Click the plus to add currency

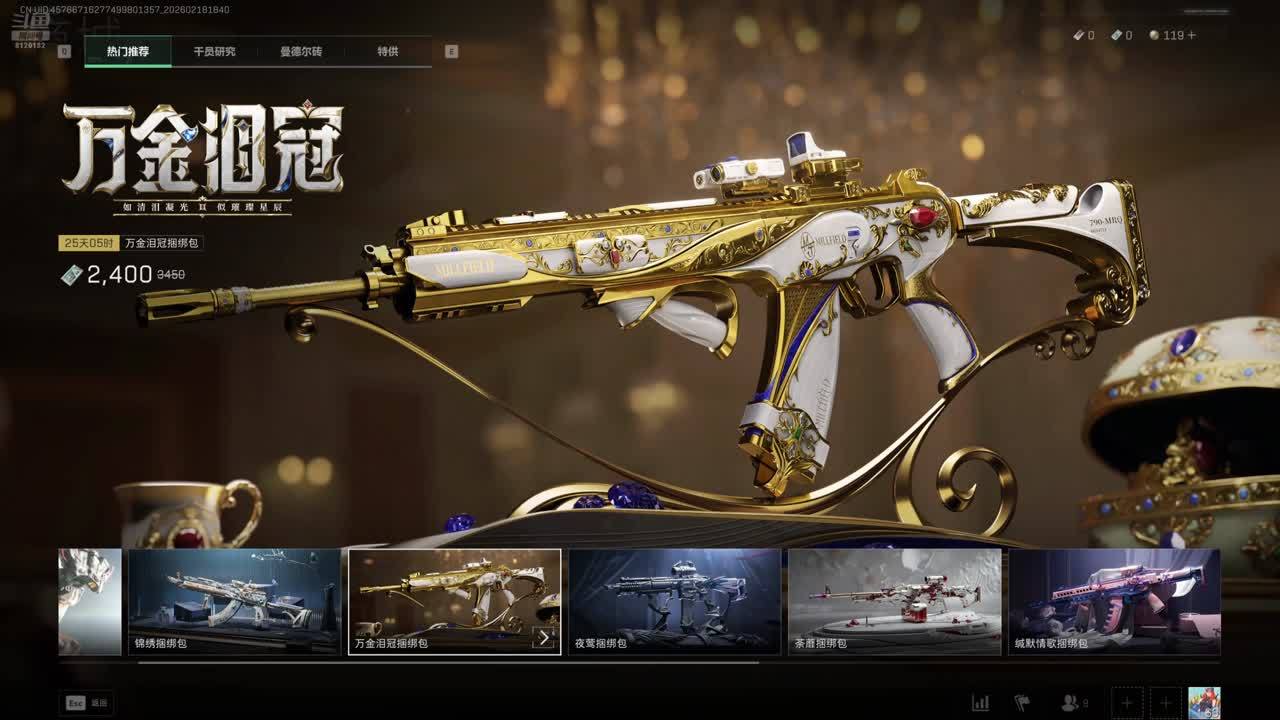point(1191,35)
